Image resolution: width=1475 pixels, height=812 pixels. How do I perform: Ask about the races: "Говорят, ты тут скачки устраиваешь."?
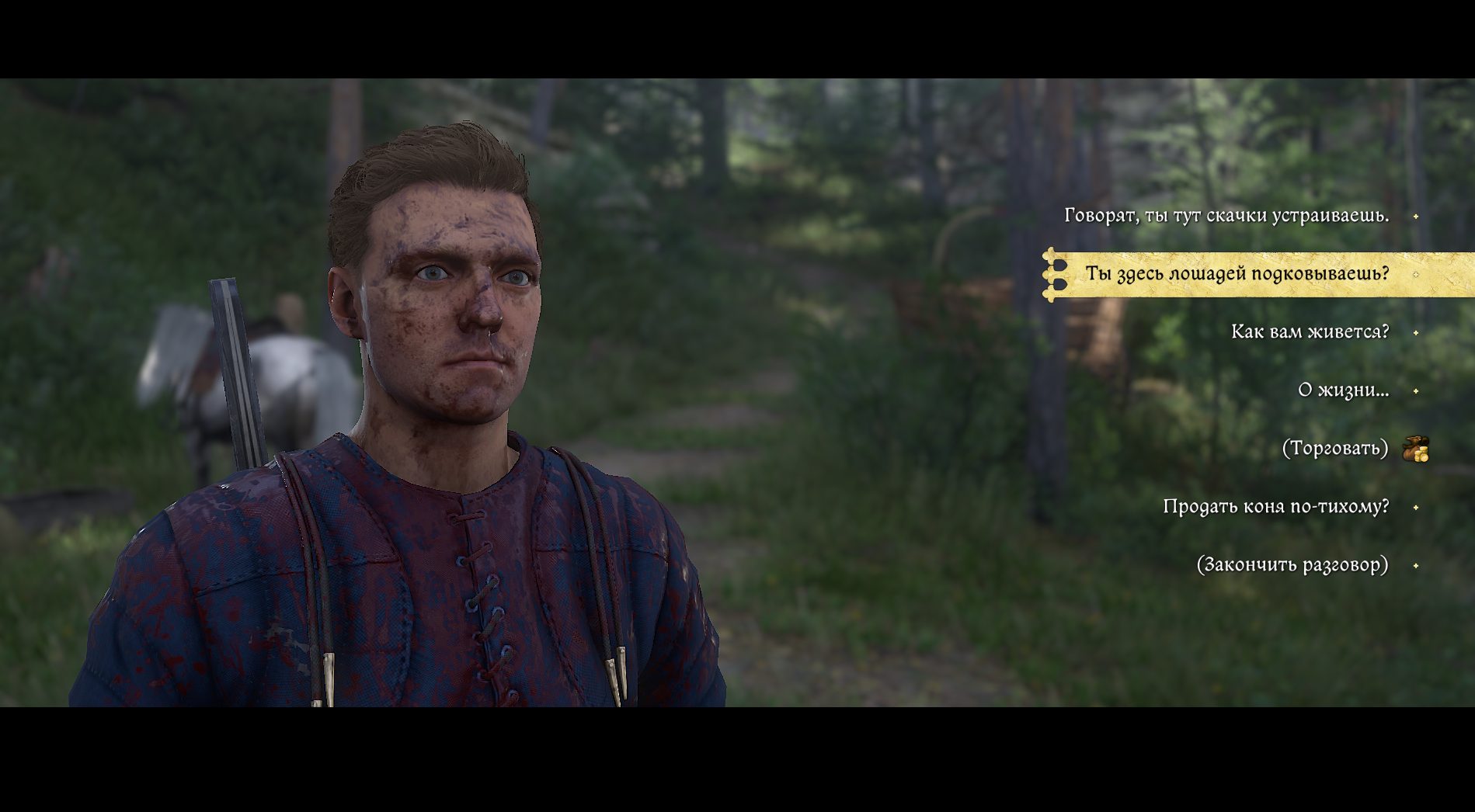click(x=1226, y=216)
